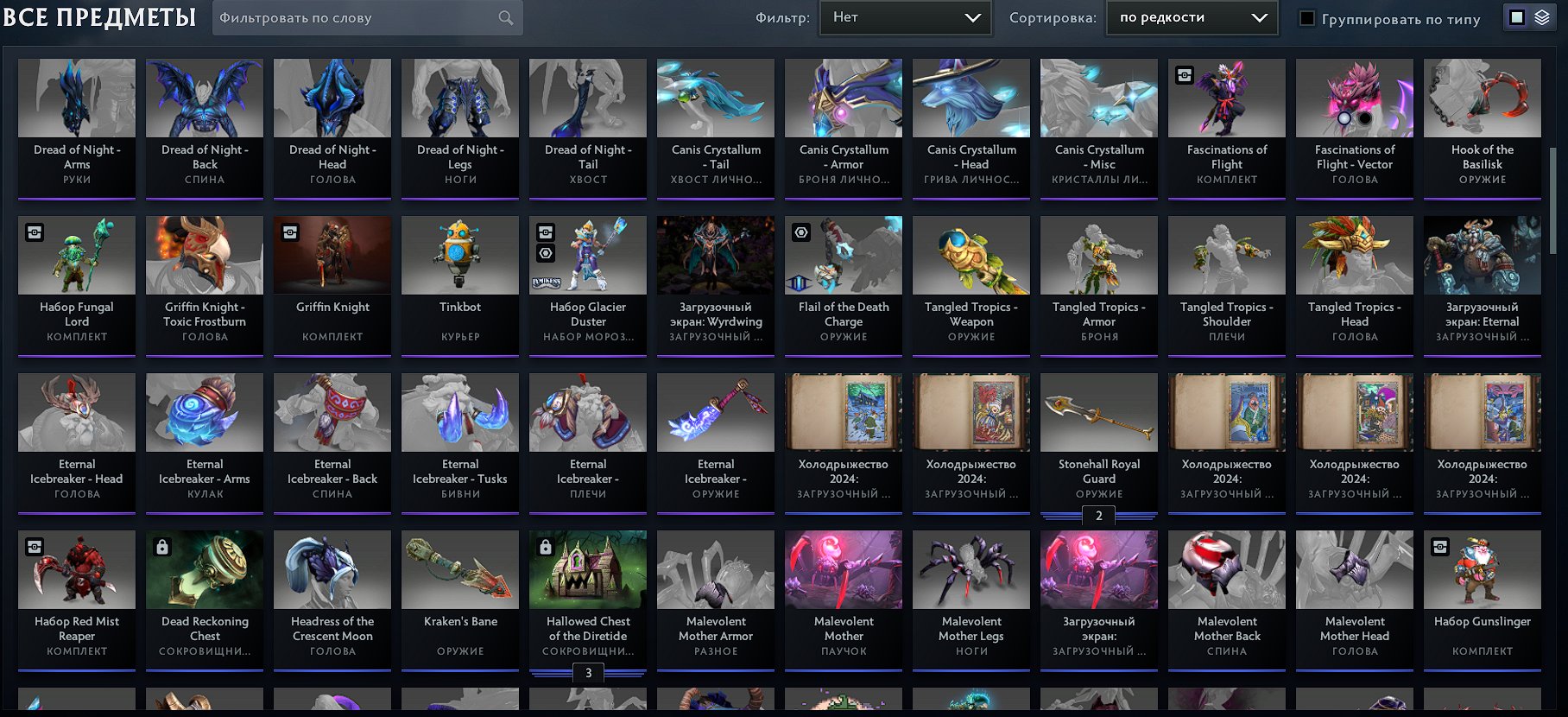Click the lock icon on Dead Reckoning Chest

[161, 546]
